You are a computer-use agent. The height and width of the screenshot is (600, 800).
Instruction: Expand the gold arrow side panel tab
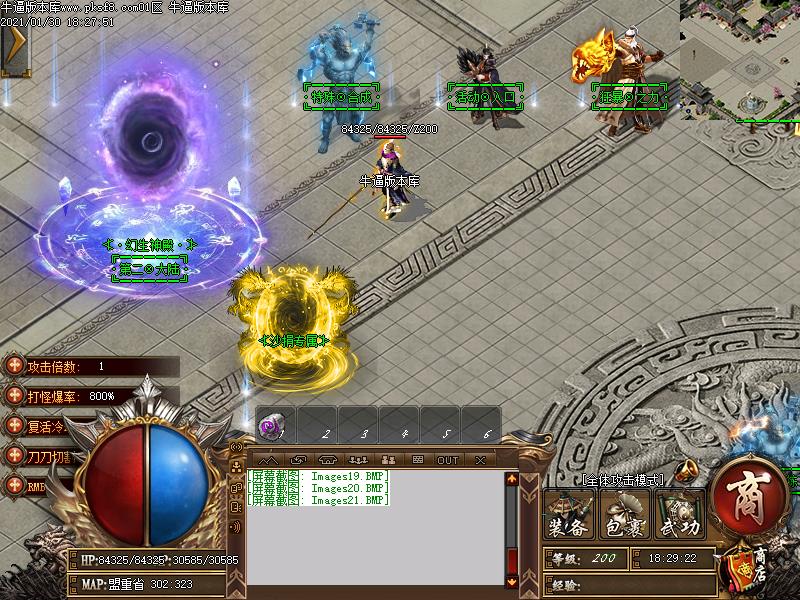pyautogui.click(x=14, y=46)
